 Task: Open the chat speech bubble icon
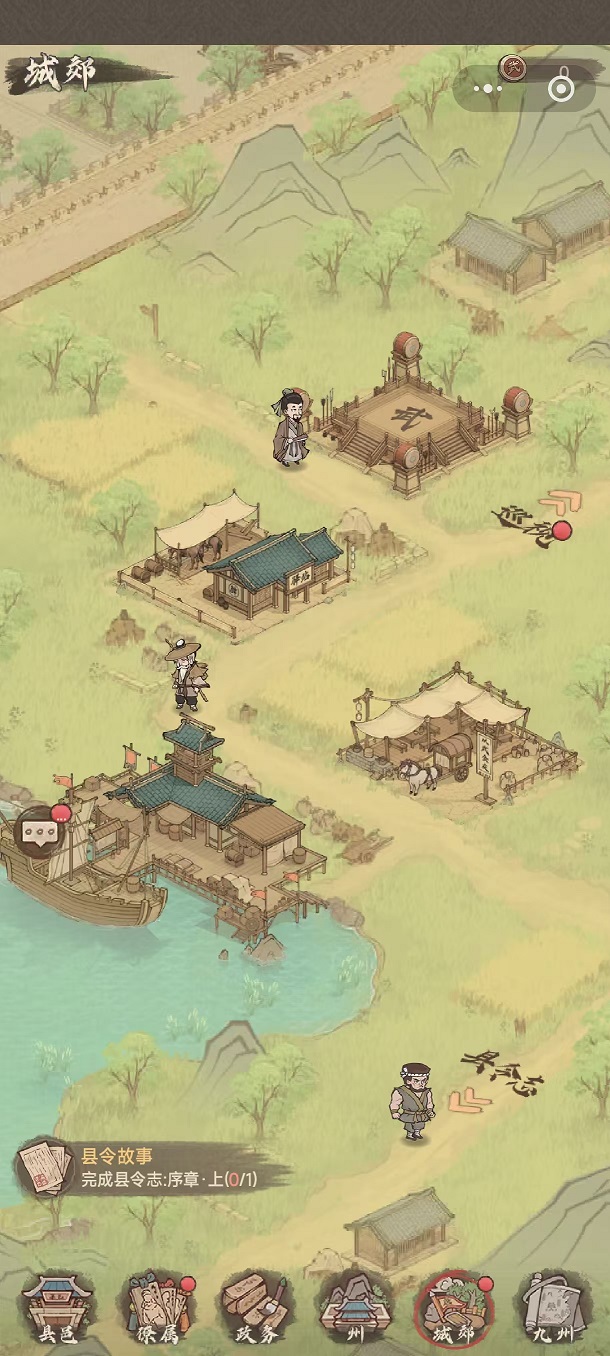40,832
